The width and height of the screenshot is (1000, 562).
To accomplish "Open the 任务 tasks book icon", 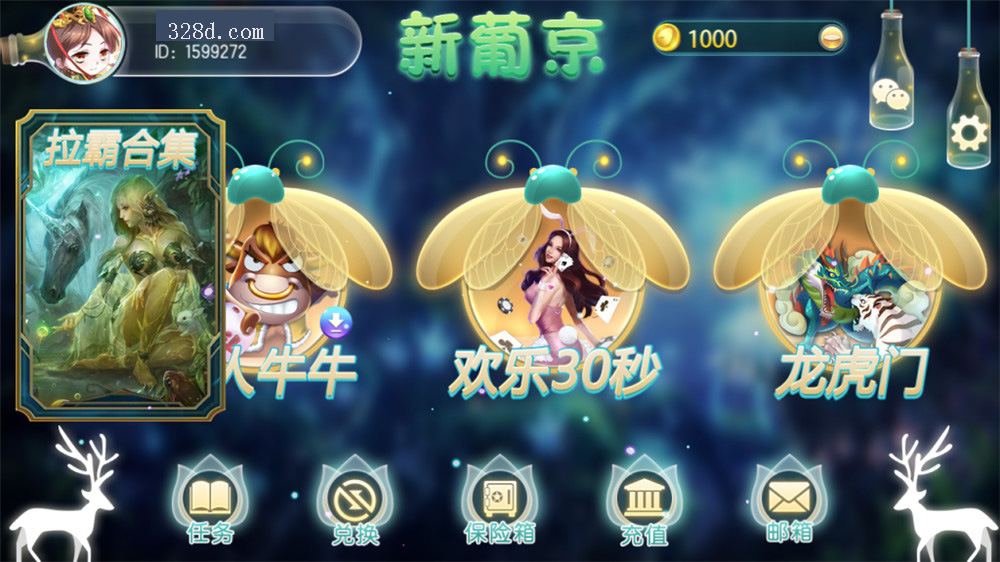I will tap(210, 501).
